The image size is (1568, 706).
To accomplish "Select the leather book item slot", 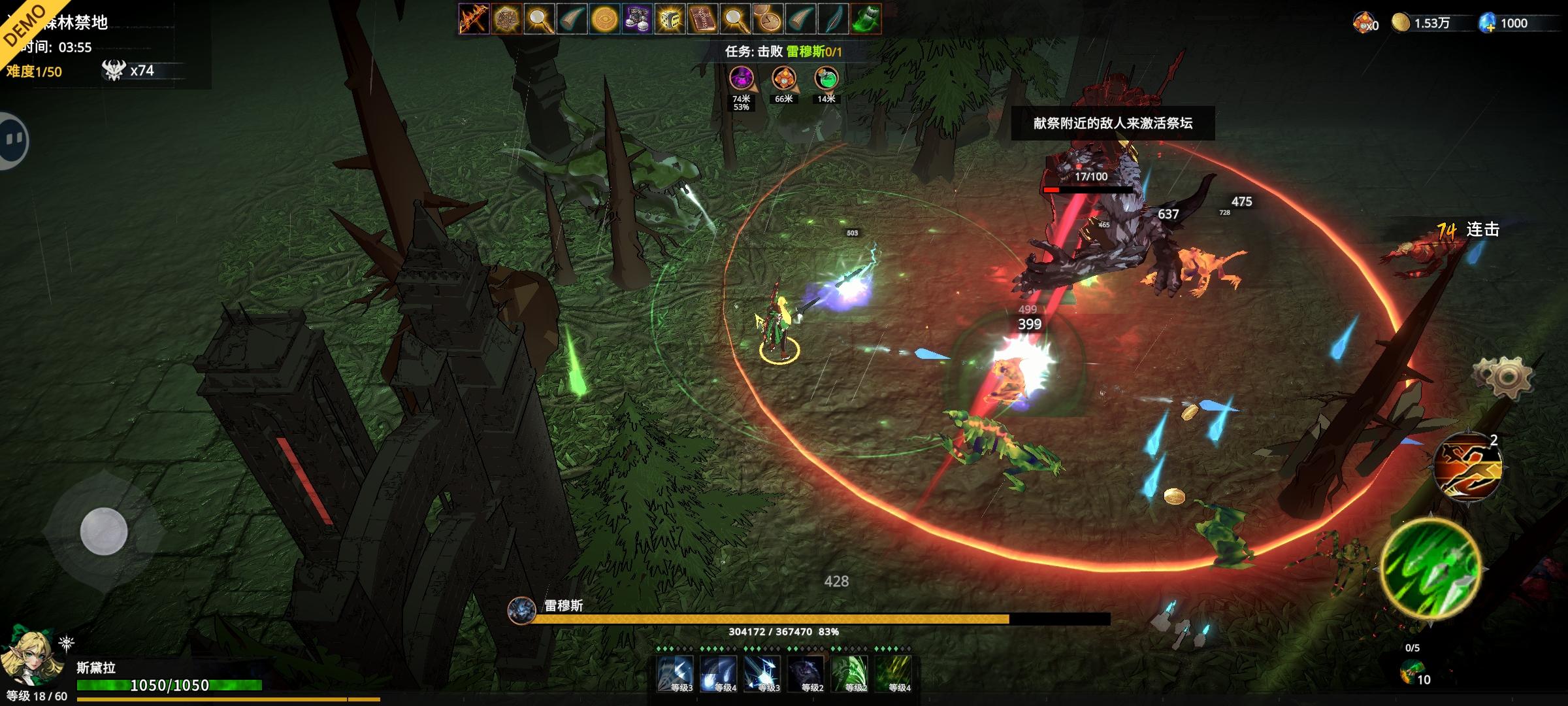I will [x=702, y=19].
